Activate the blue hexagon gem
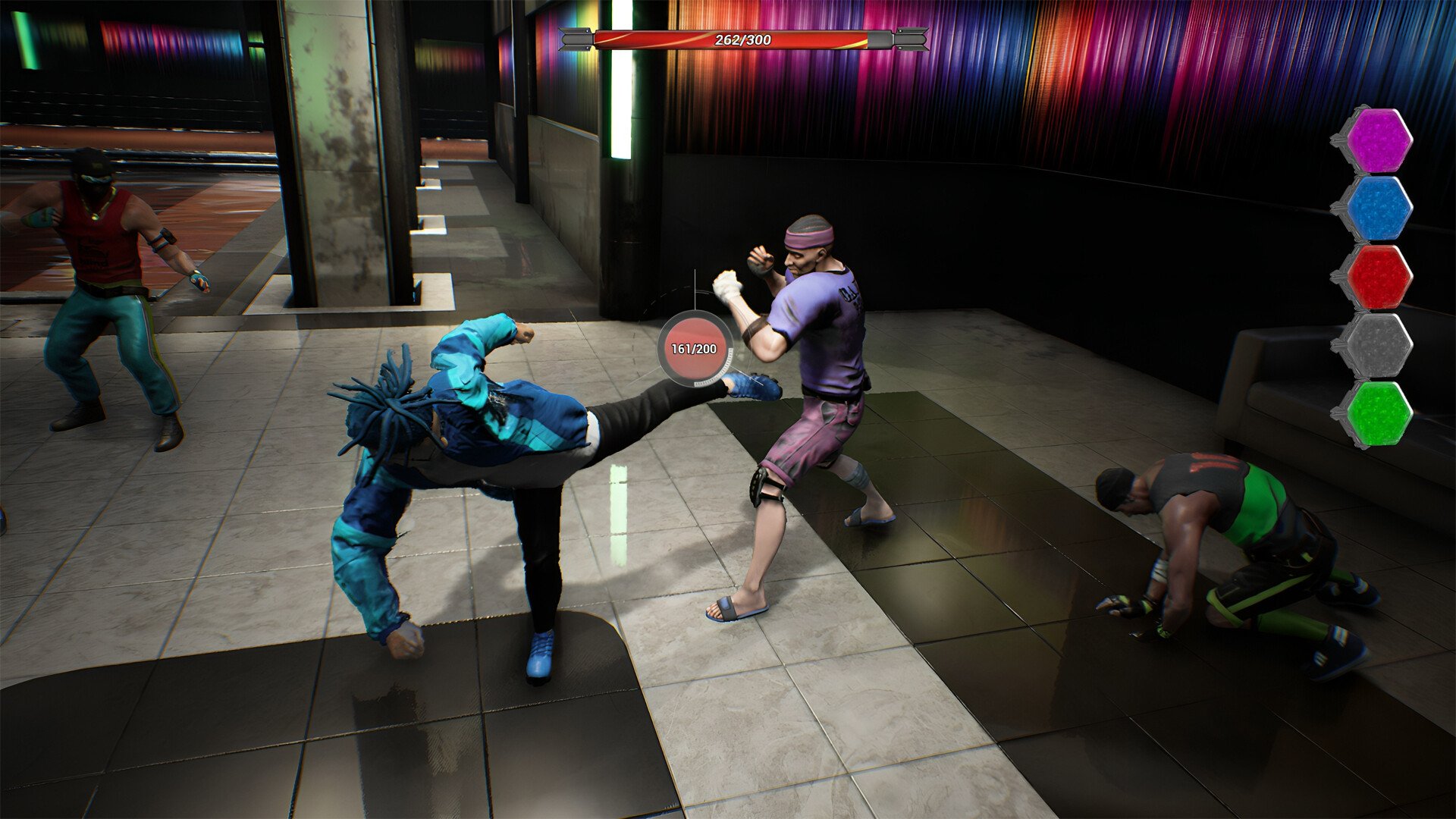The image size is (1456, 819). tap(1377, 209)
